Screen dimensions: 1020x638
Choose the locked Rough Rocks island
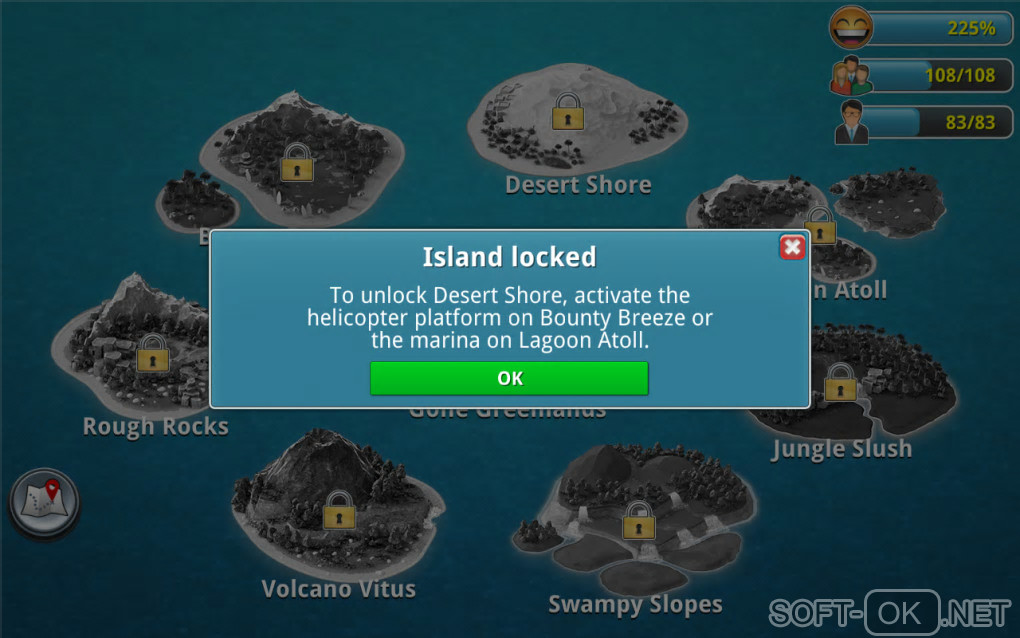coord(153,353)
